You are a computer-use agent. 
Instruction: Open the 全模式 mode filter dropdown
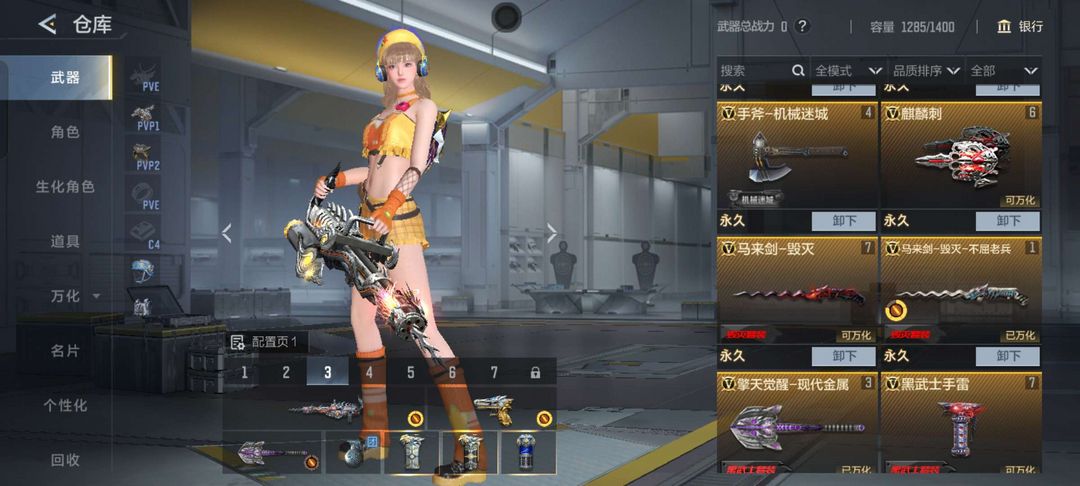click(847, 71)
